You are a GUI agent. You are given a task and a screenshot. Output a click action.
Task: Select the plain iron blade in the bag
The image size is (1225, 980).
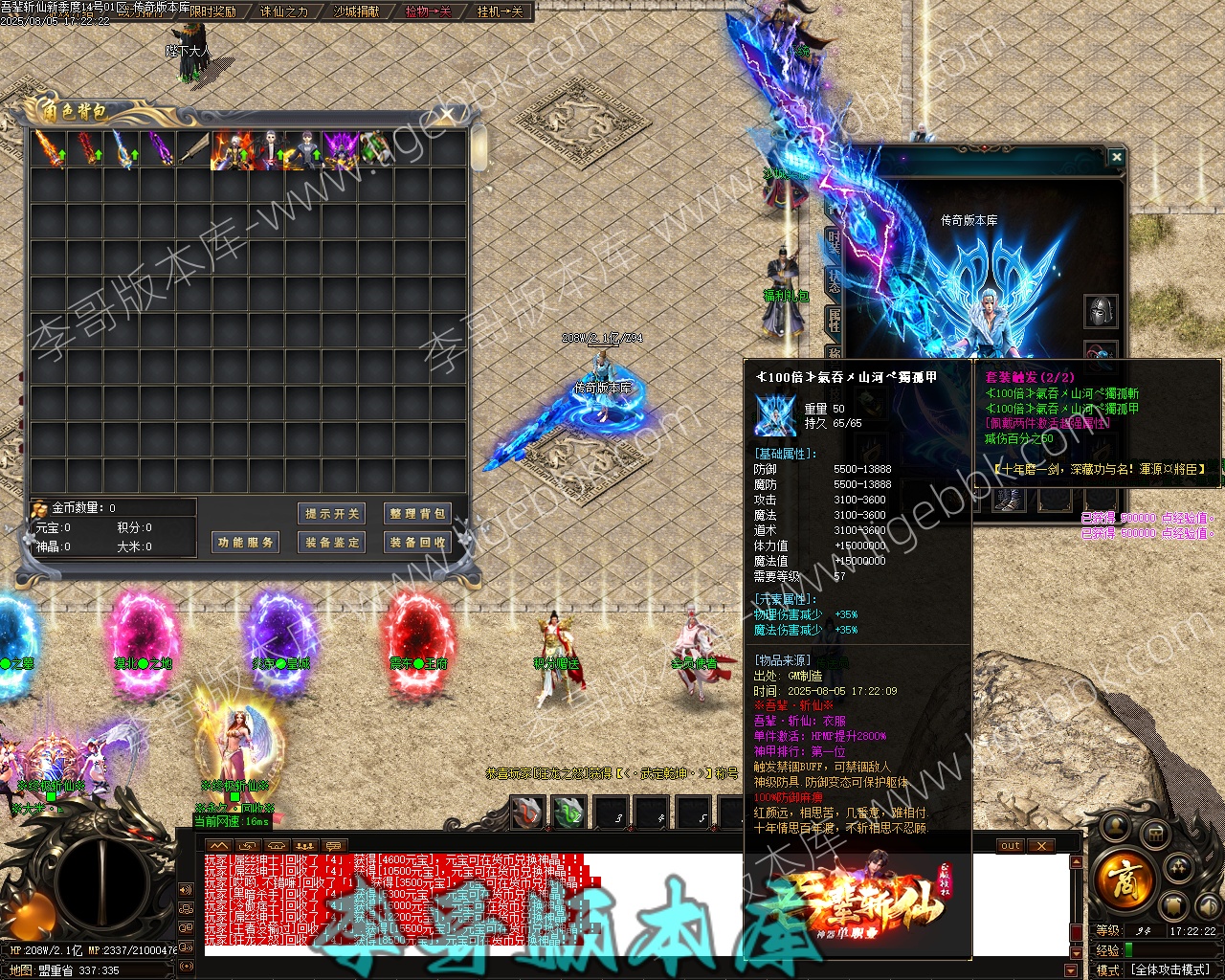[x=193, y=149]
